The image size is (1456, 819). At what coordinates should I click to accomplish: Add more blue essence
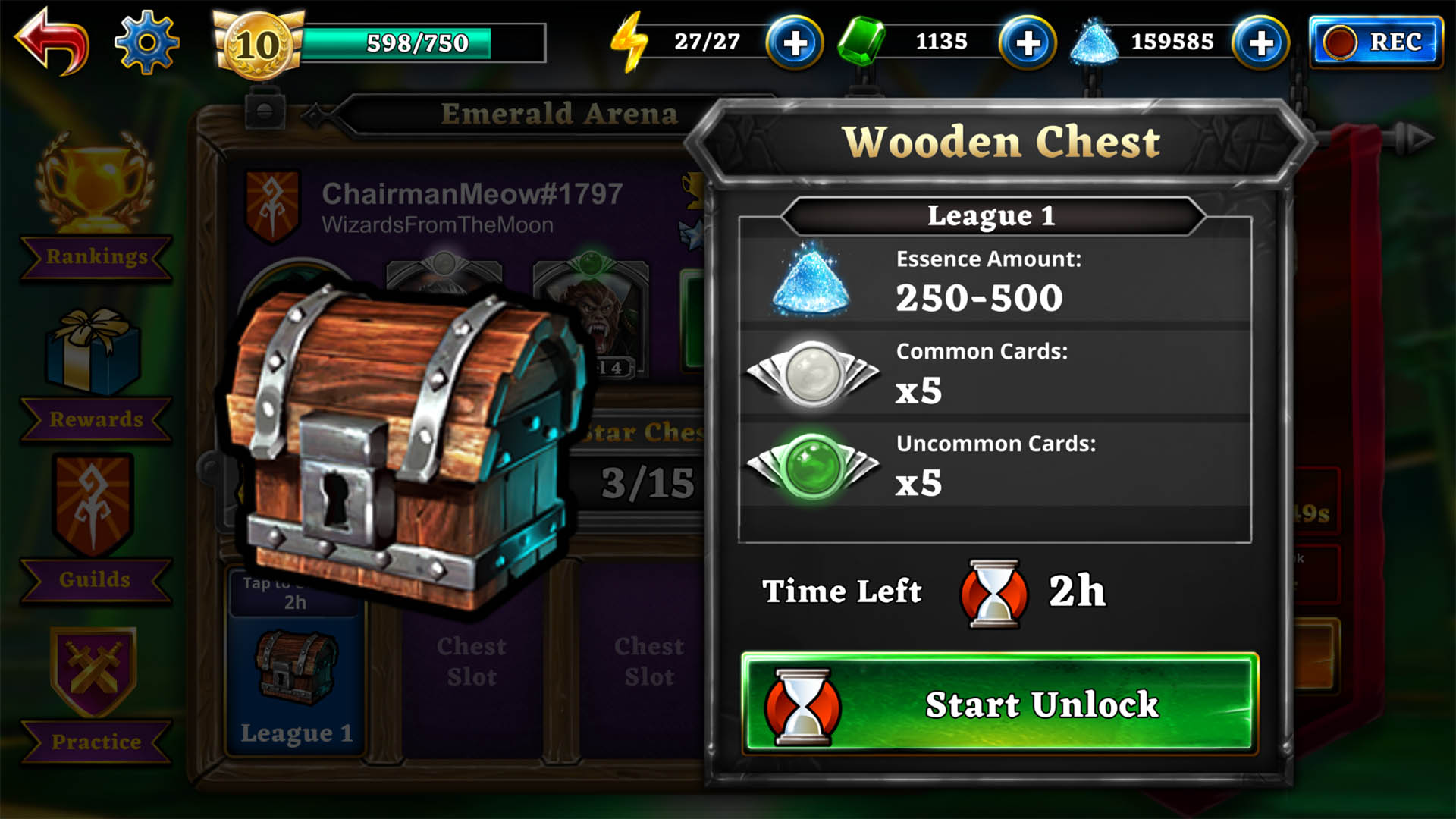click(1260, 43)
